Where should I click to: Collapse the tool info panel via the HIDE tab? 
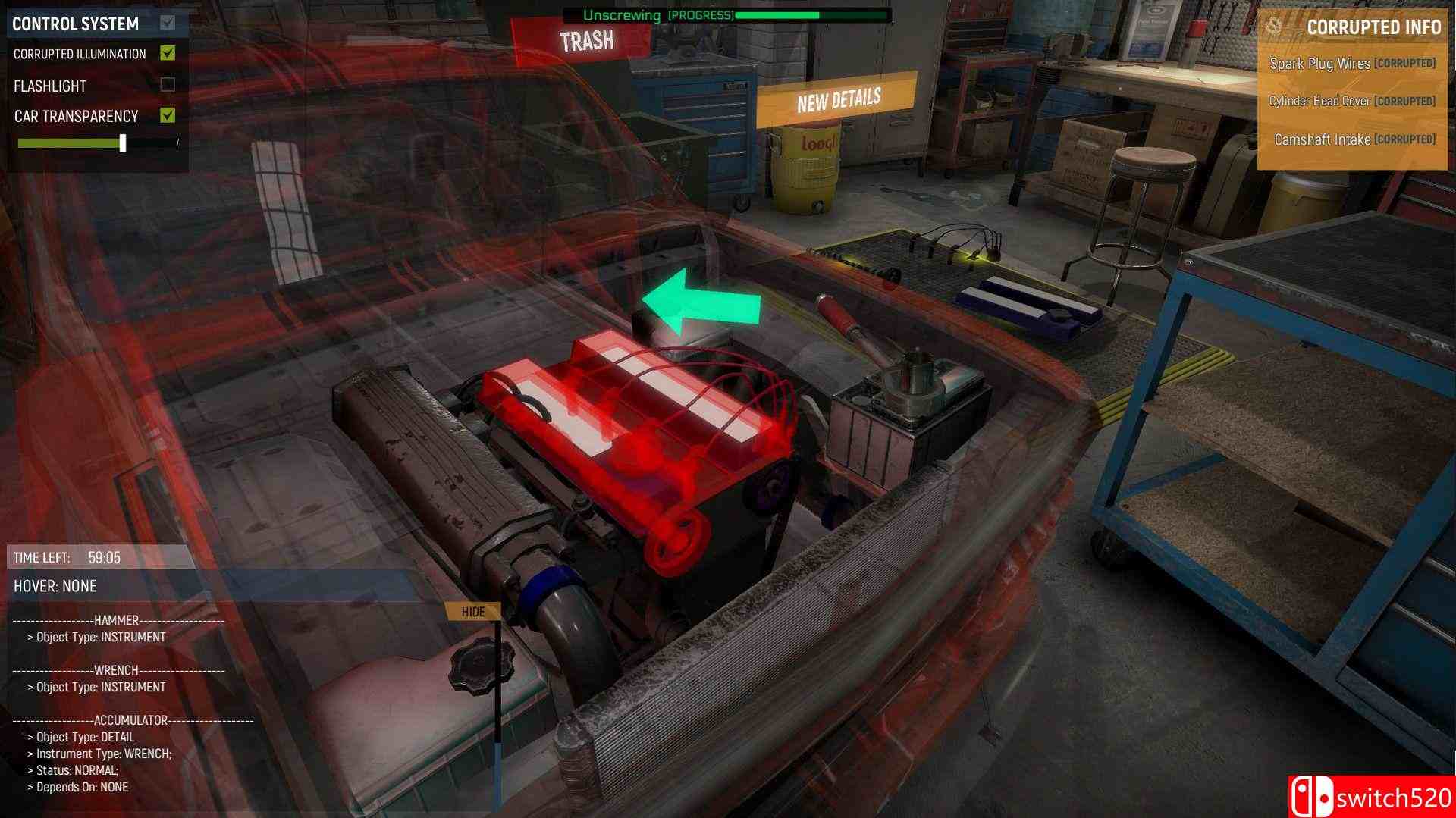point(473,611)
